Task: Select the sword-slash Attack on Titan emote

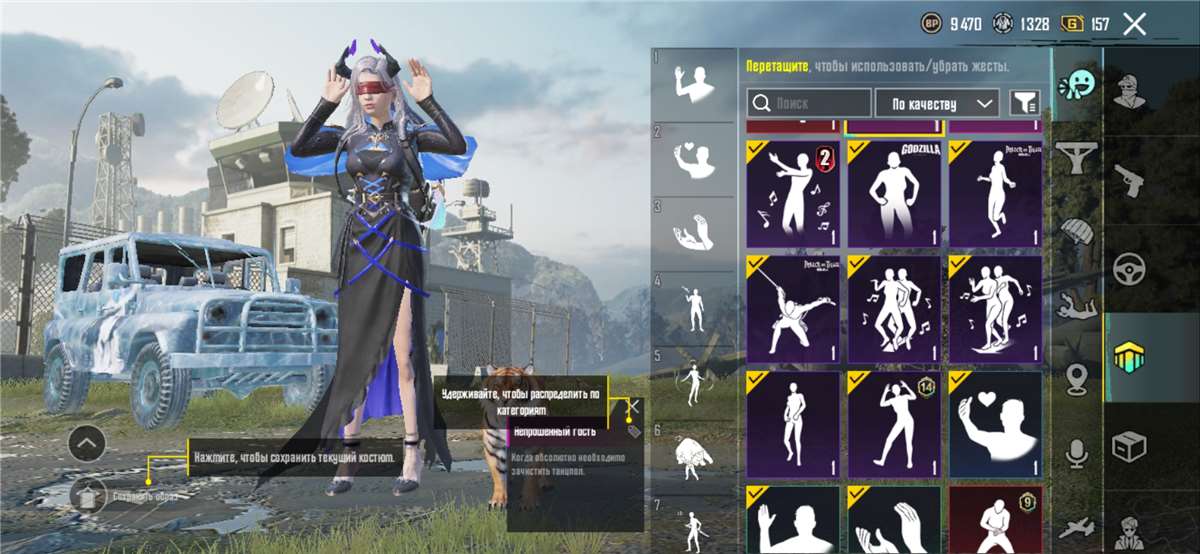Action: (793, 308)
